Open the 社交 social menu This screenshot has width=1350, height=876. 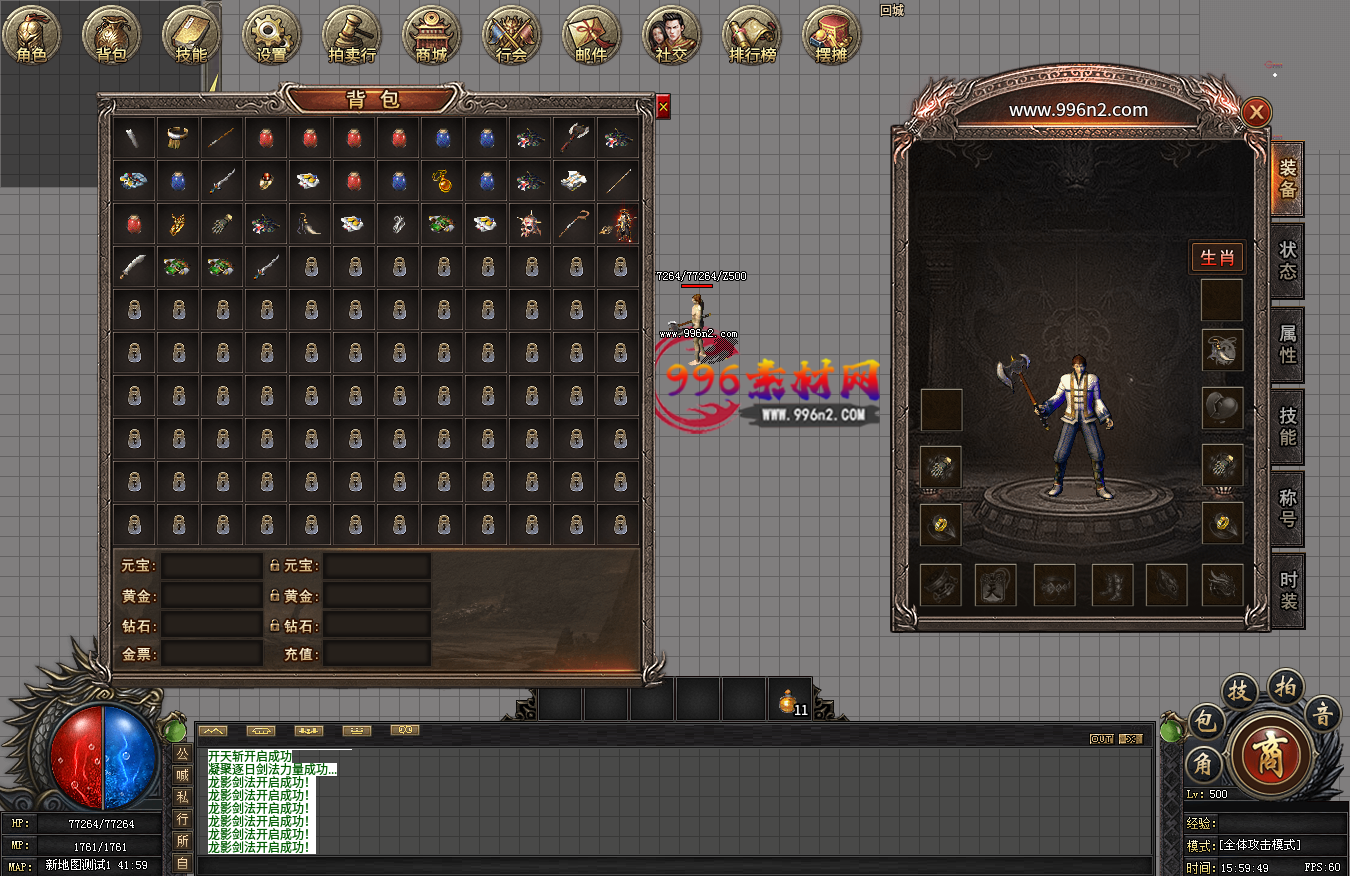[x=671, y=36]
